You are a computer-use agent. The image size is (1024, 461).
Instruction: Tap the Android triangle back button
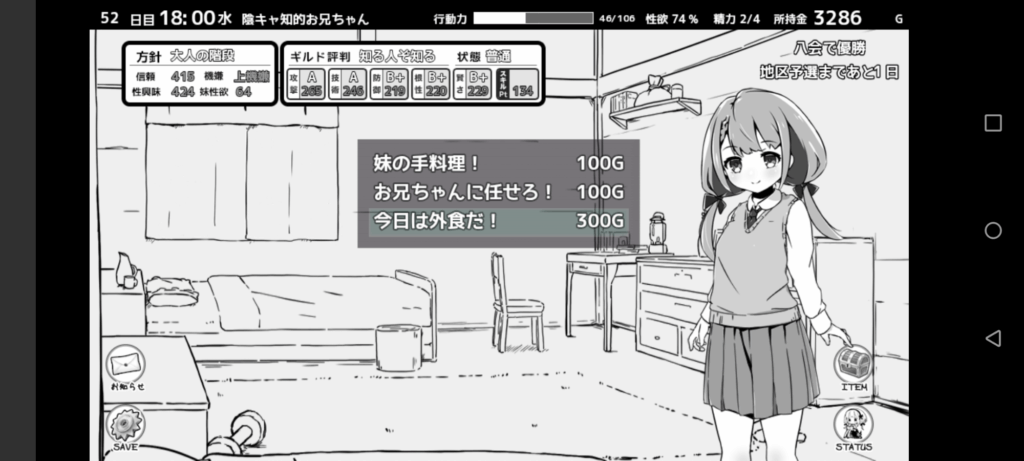(993, 338)
